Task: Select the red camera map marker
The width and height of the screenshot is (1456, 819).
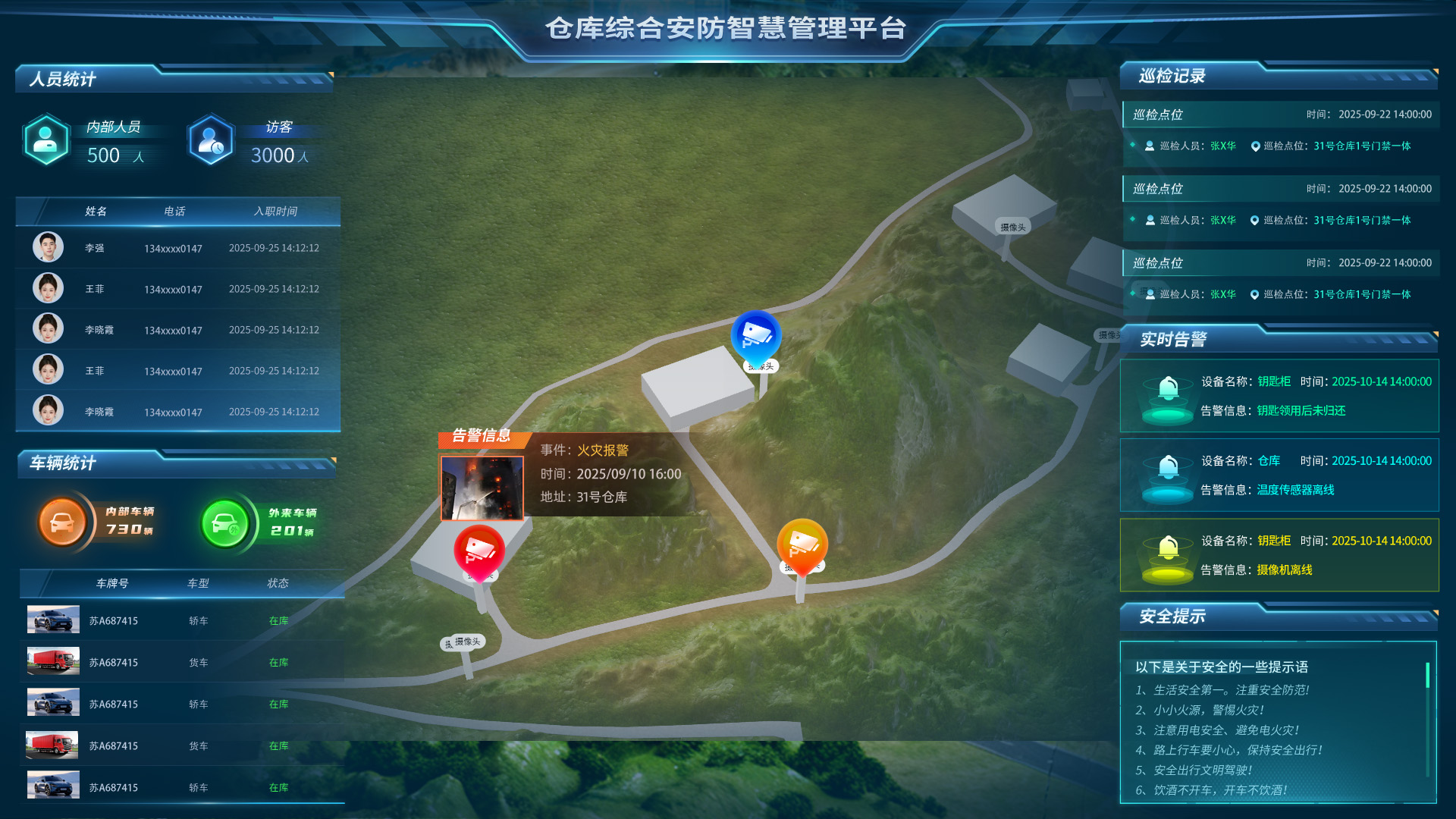Action: (479, 550)
